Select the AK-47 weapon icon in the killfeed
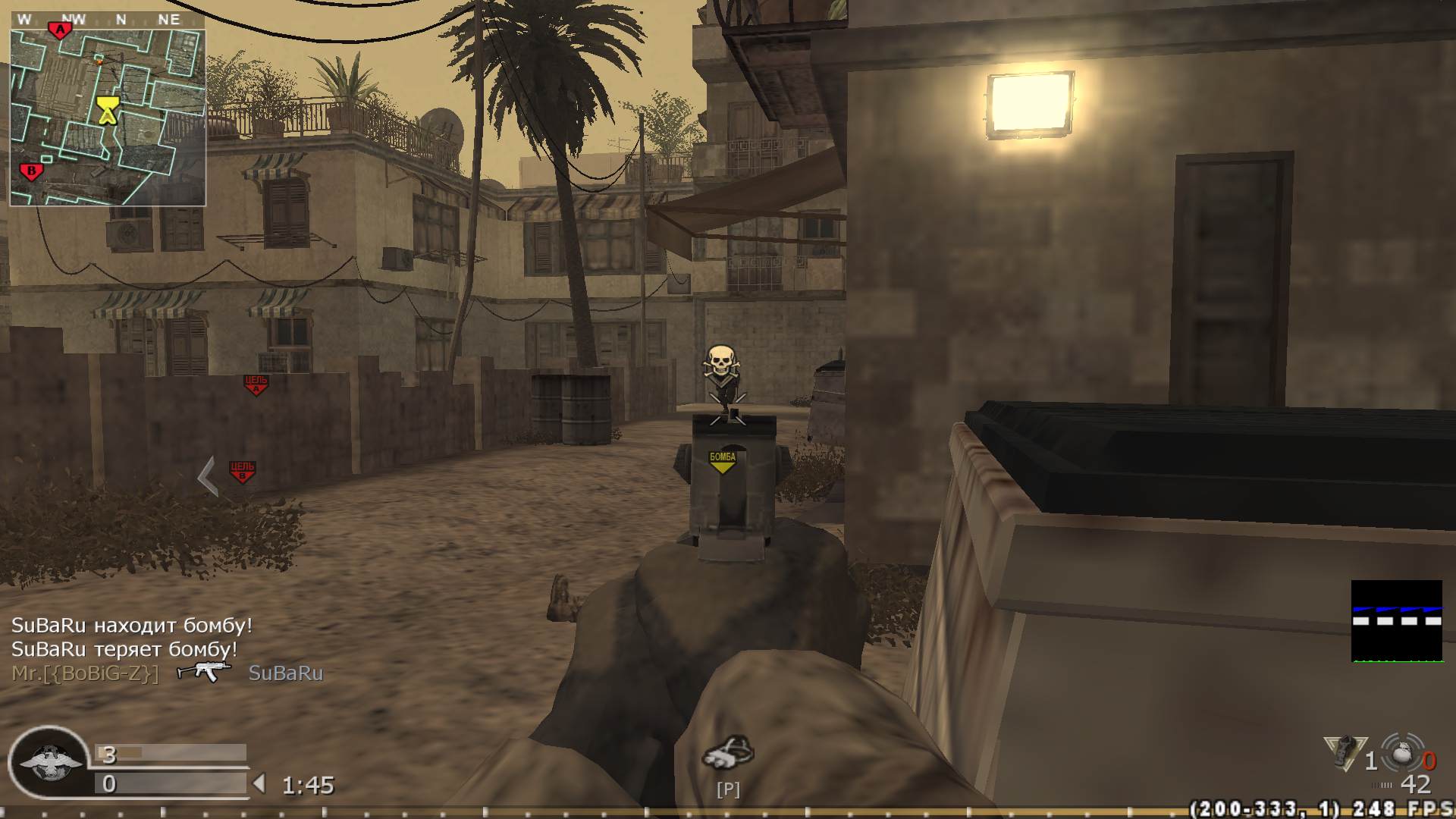The width and height of the screenshot is (1456, 819). [x=202, y=671]
